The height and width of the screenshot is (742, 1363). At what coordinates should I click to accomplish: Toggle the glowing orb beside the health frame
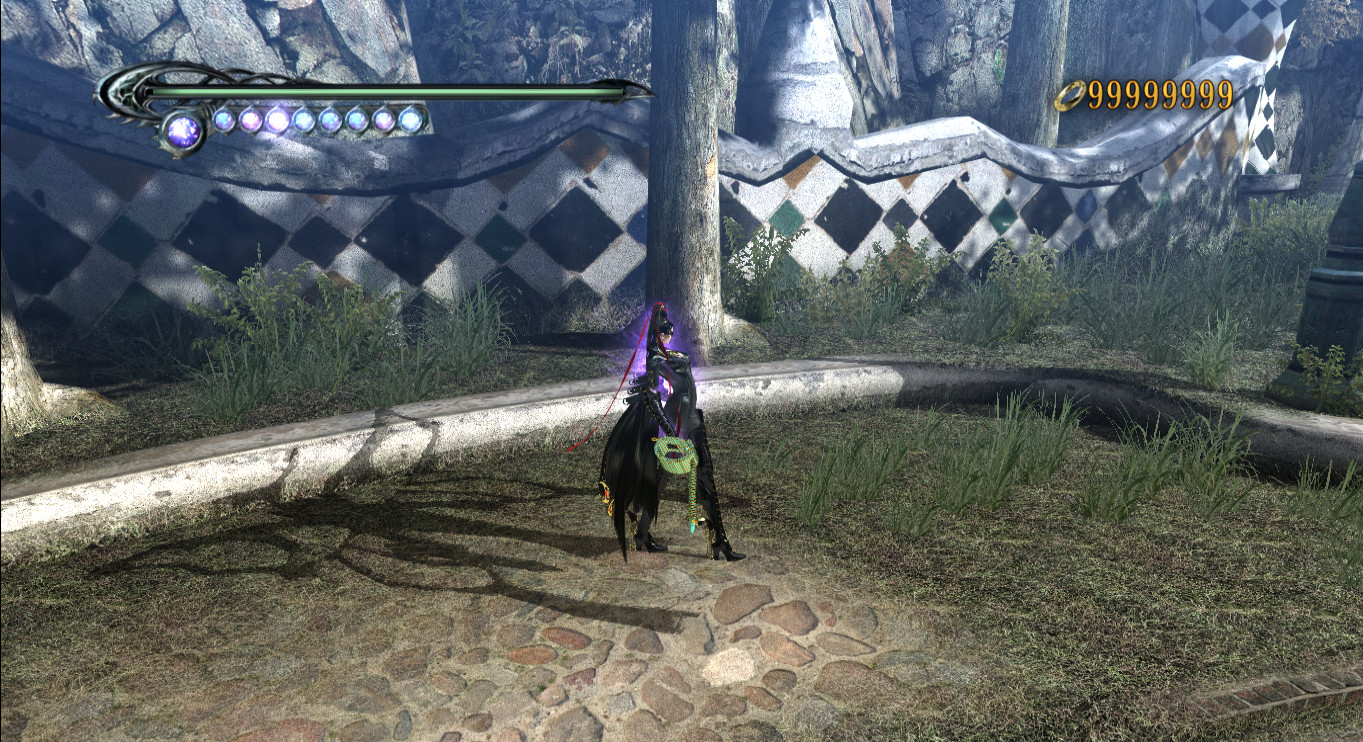(184, 130)
